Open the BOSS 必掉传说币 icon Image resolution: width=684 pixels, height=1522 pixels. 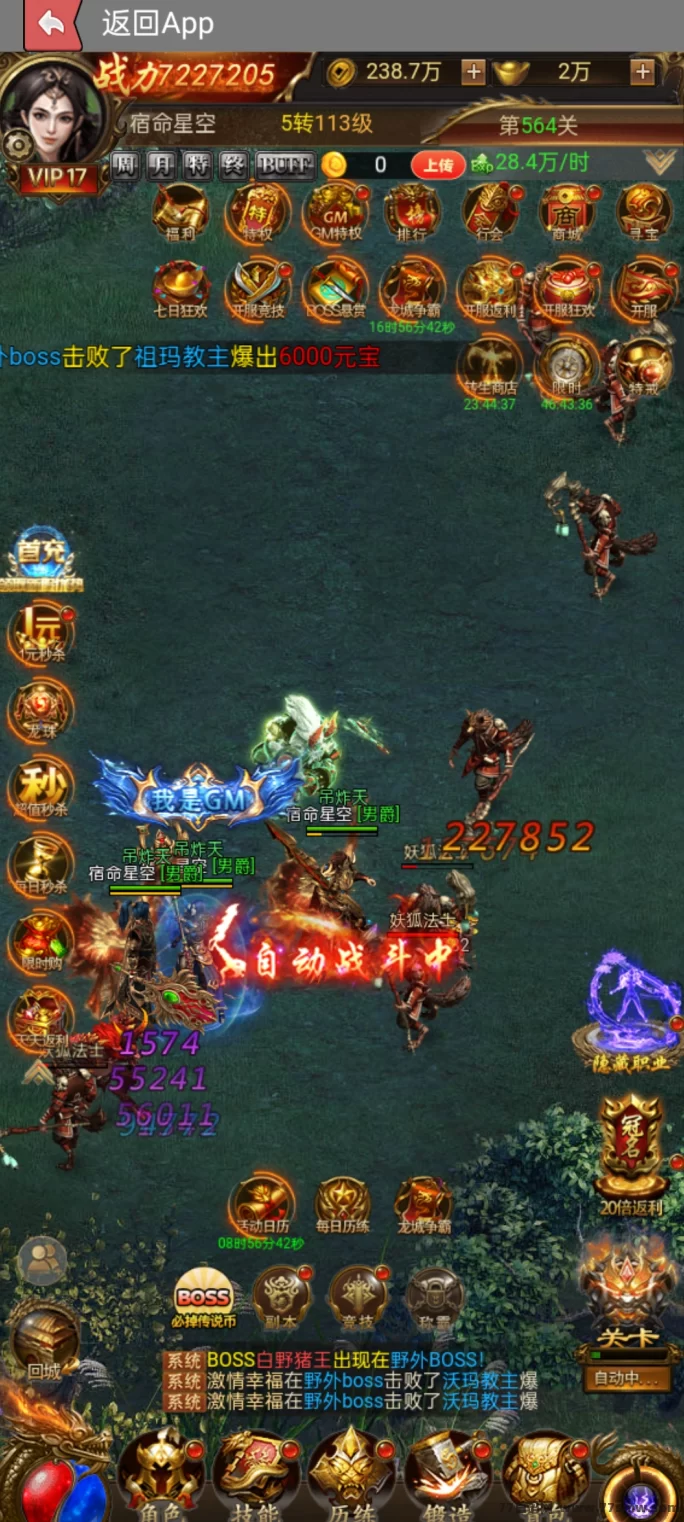[x=204, y=1298]
